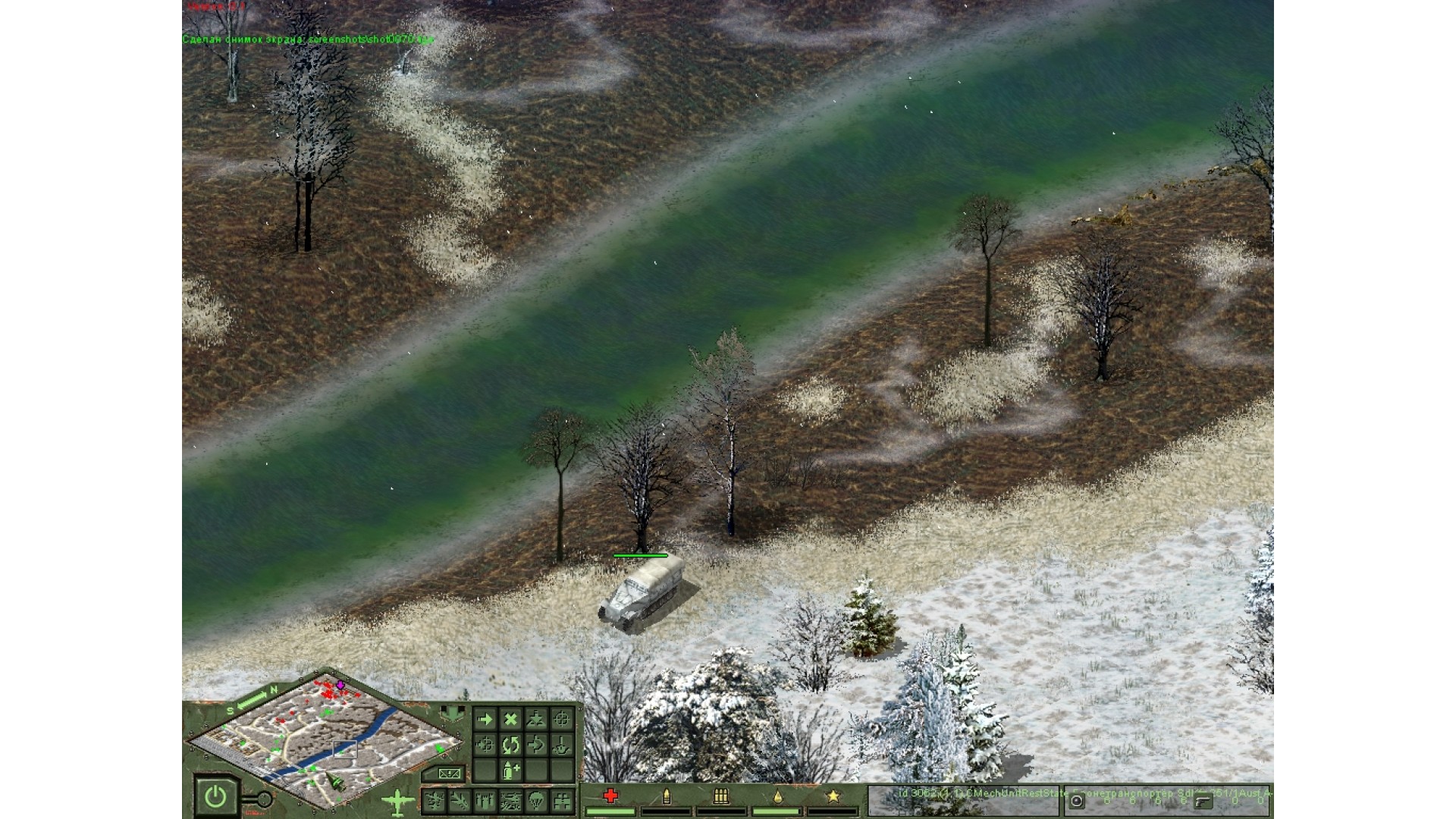Choose the anchor-shaped command button

coord(562,745)
